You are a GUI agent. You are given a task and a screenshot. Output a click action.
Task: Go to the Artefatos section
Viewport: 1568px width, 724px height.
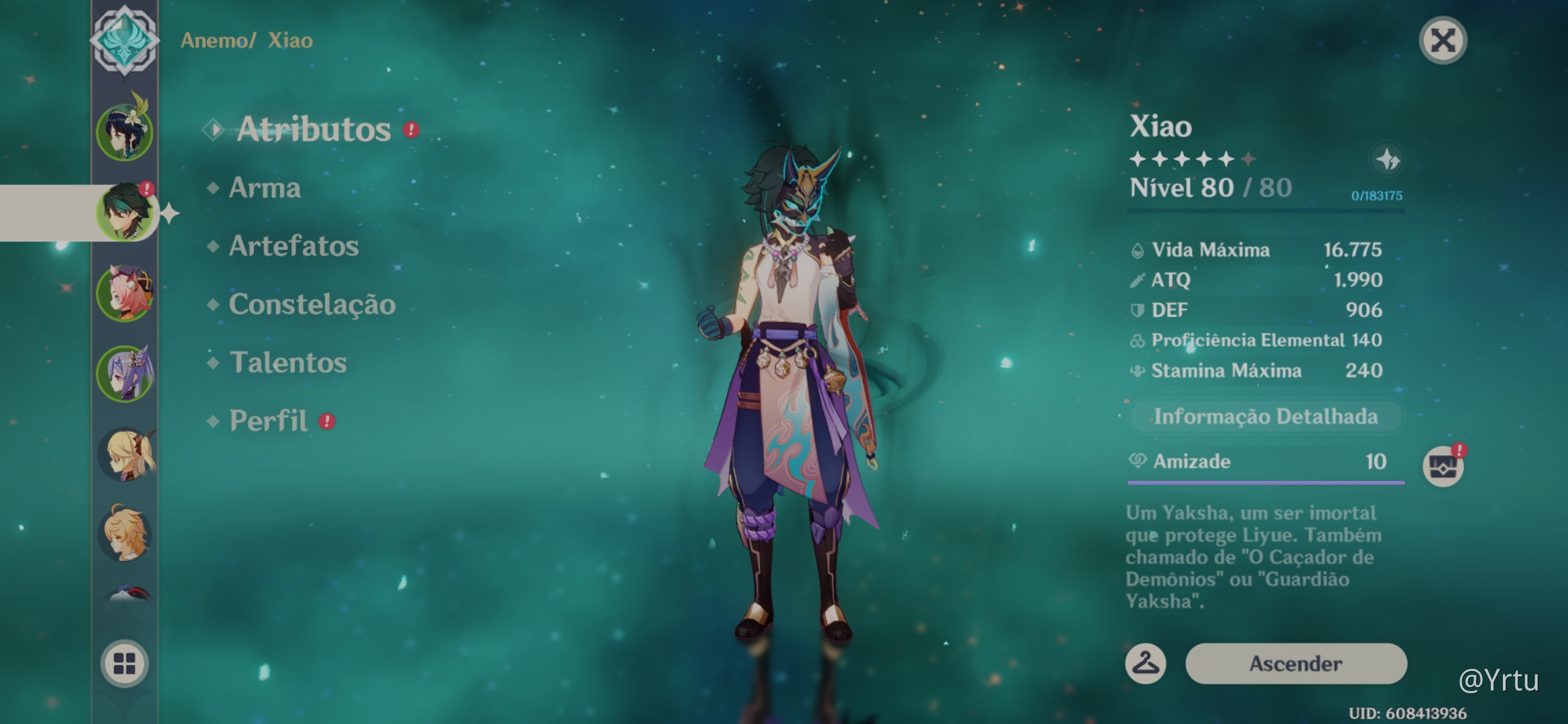pos(293,246)
